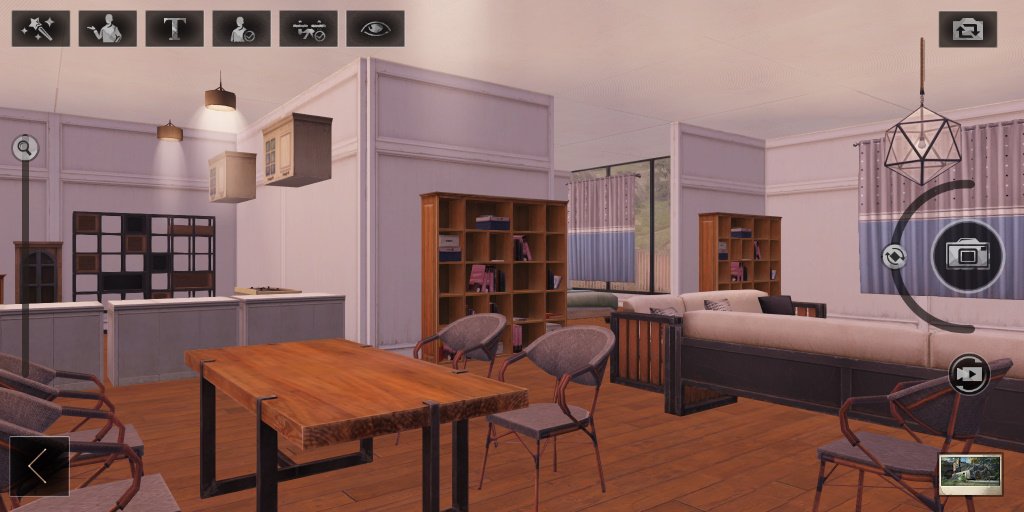This screenshot has width=1024, height=512.
Task: Tap the rotate icon on the arc
Action: point(894,256)
